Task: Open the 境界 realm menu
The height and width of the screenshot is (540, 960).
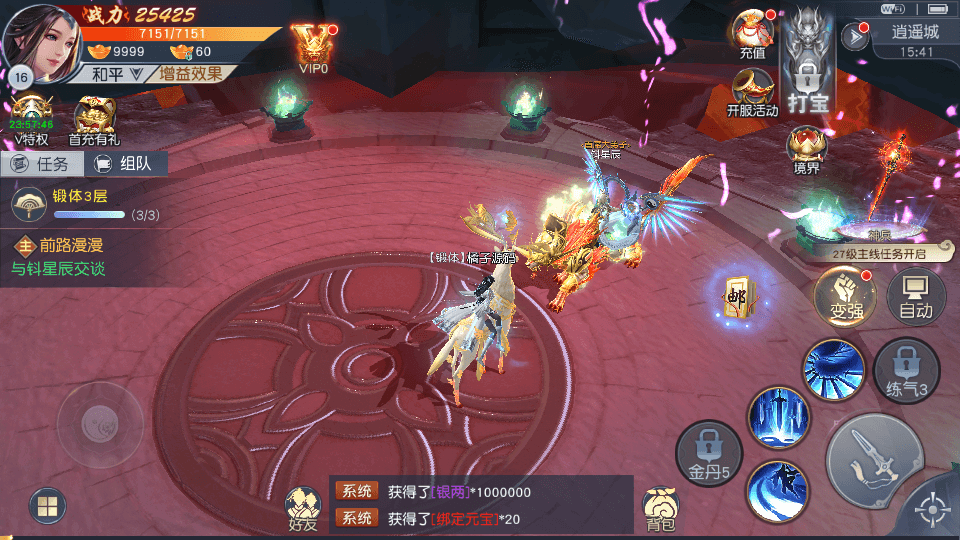Action: click(806, 150)
